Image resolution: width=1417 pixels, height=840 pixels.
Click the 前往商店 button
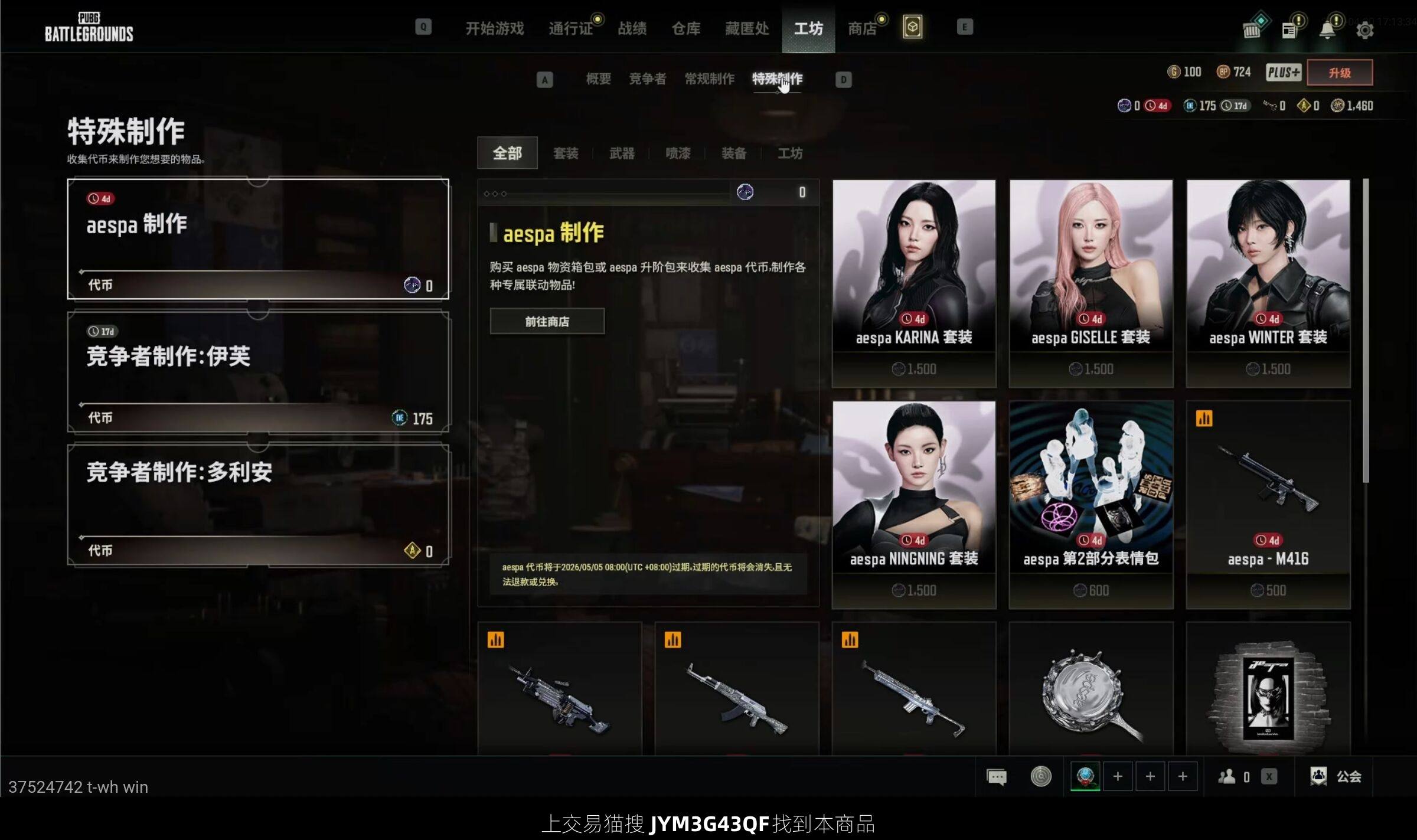pos(547,322)
